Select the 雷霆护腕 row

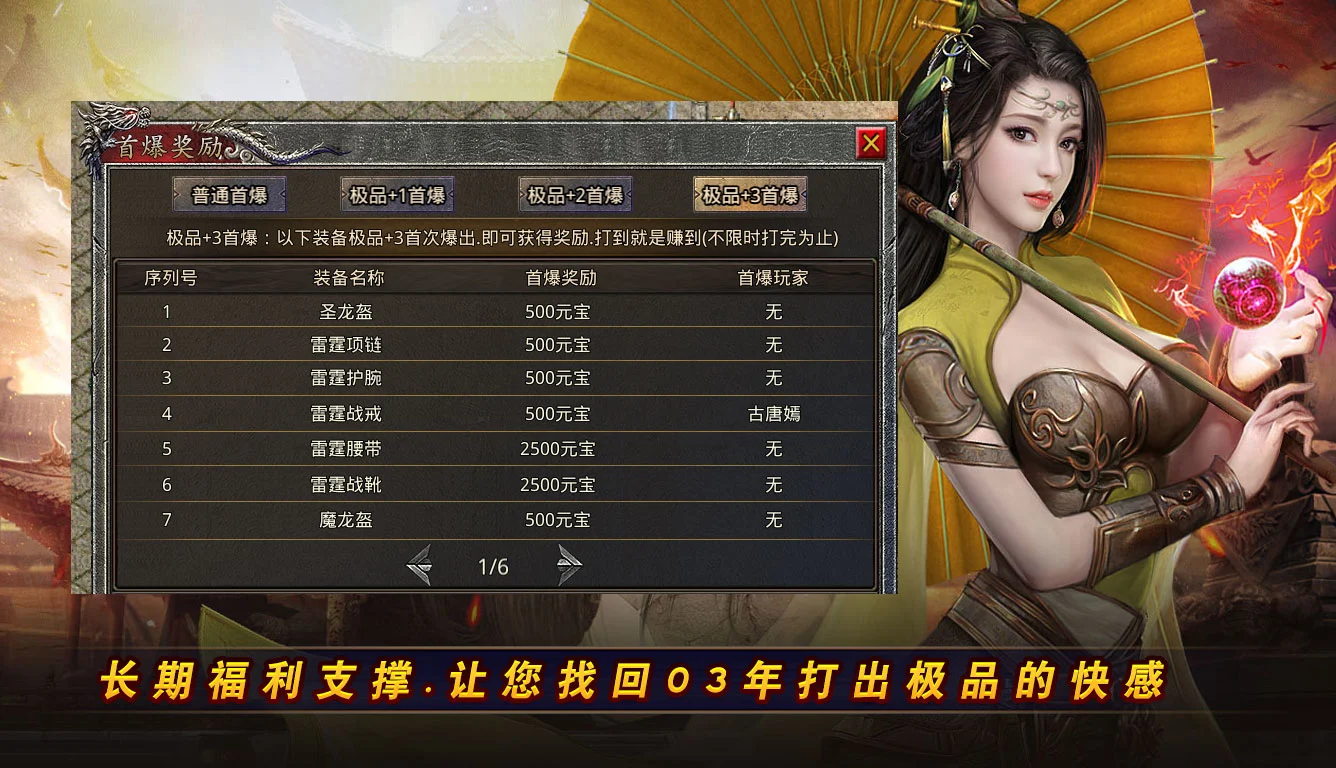(x=346, y=379)
